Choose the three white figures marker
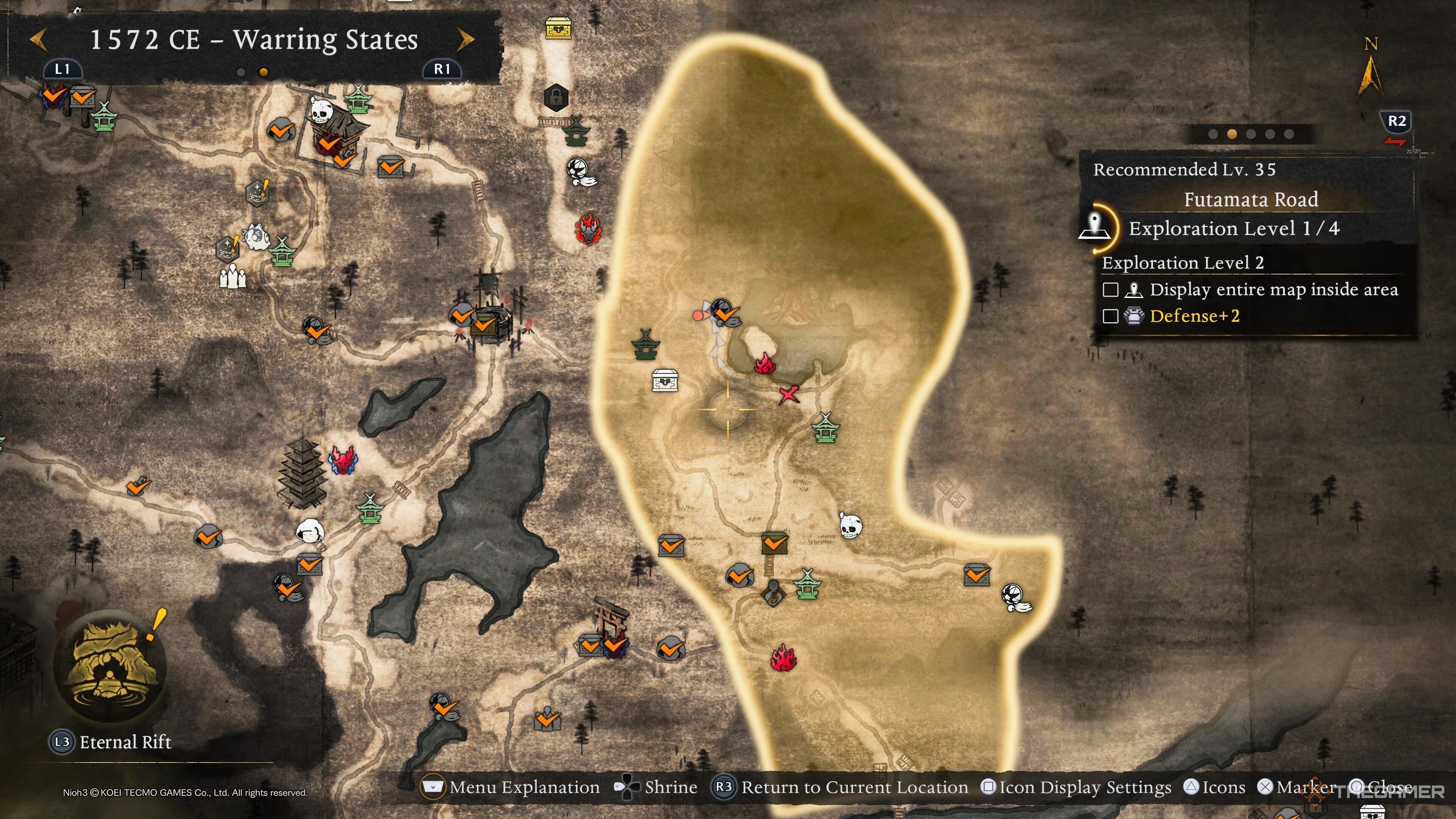Image resolution: width=1456 pixels, height=819 pixels. pos(232,278)
